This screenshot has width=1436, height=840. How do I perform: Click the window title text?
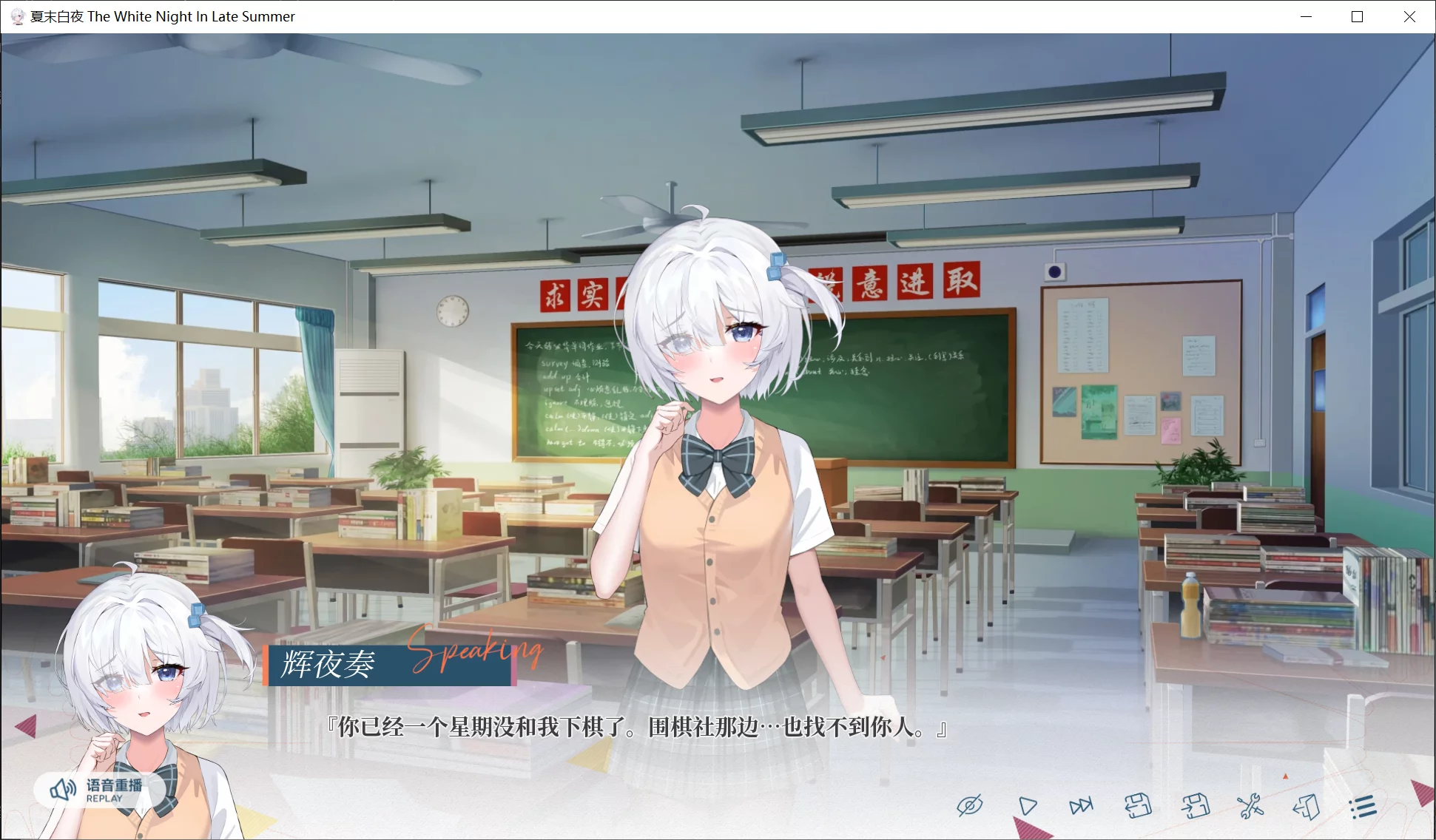click(x=161, y=16)
